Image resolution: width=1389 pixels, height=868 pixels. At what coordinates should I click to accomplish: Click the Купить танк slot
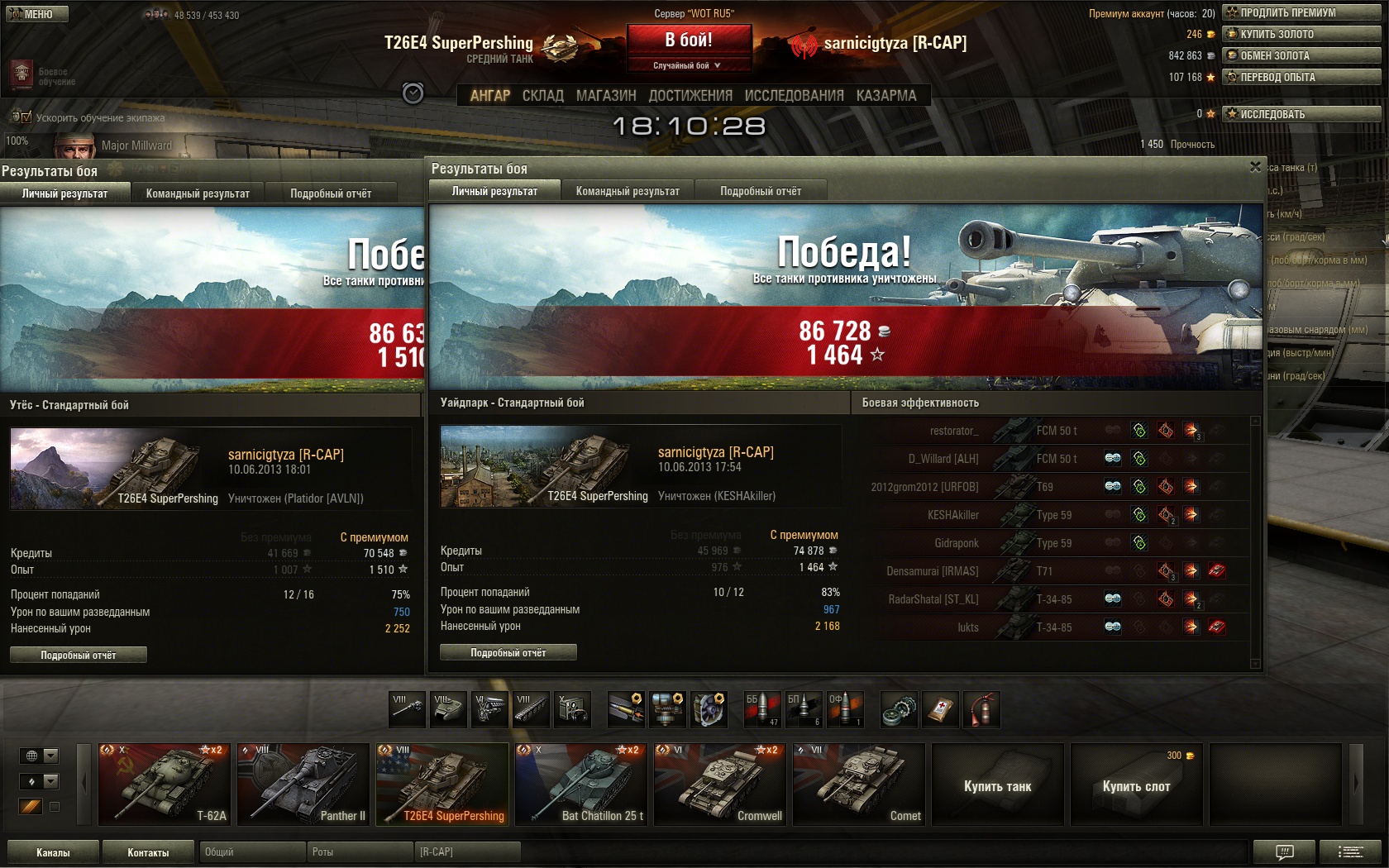pos(997,785)
